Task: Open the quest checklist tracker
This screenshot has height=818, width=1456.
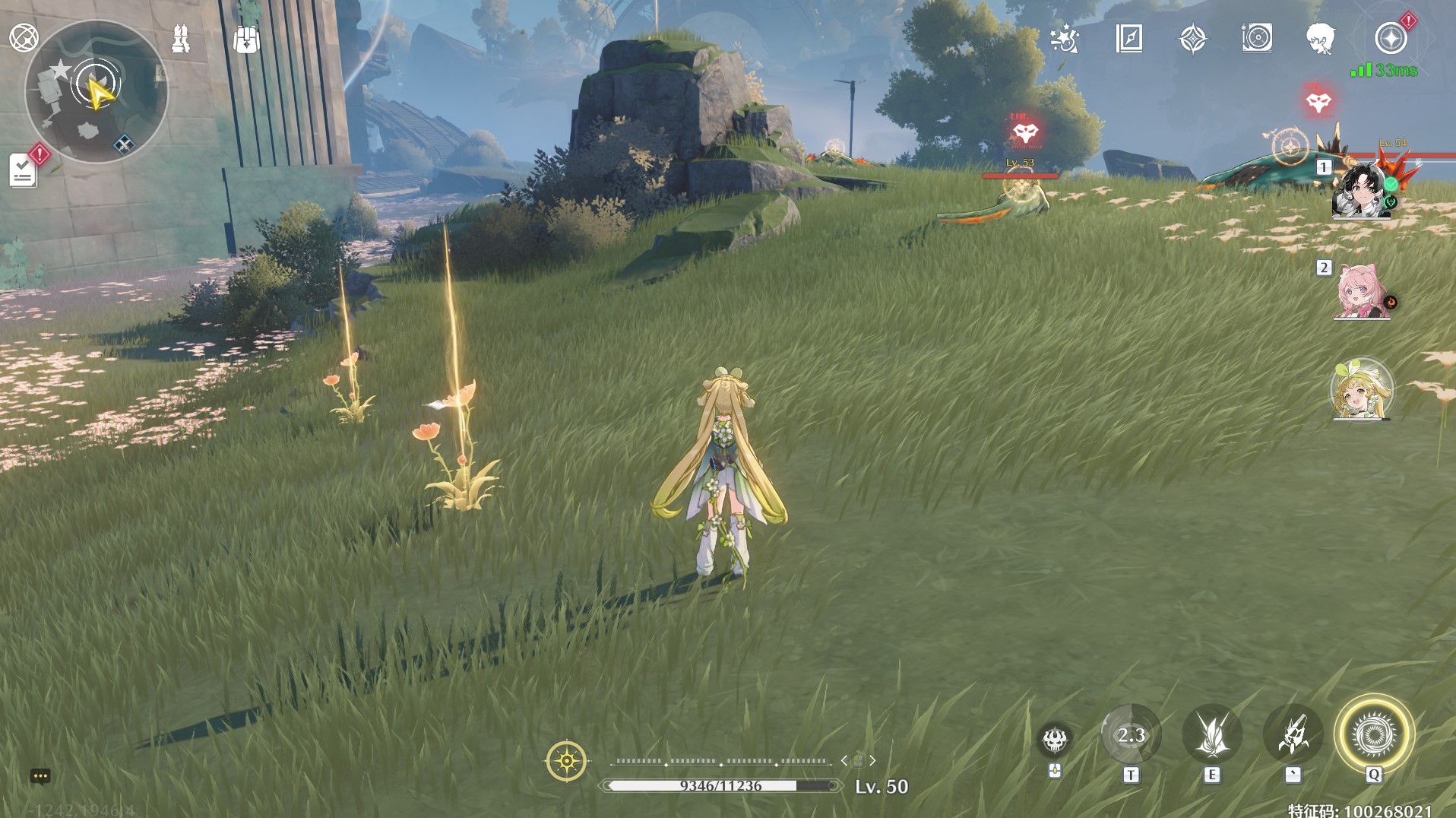Action: pos(24,170)
